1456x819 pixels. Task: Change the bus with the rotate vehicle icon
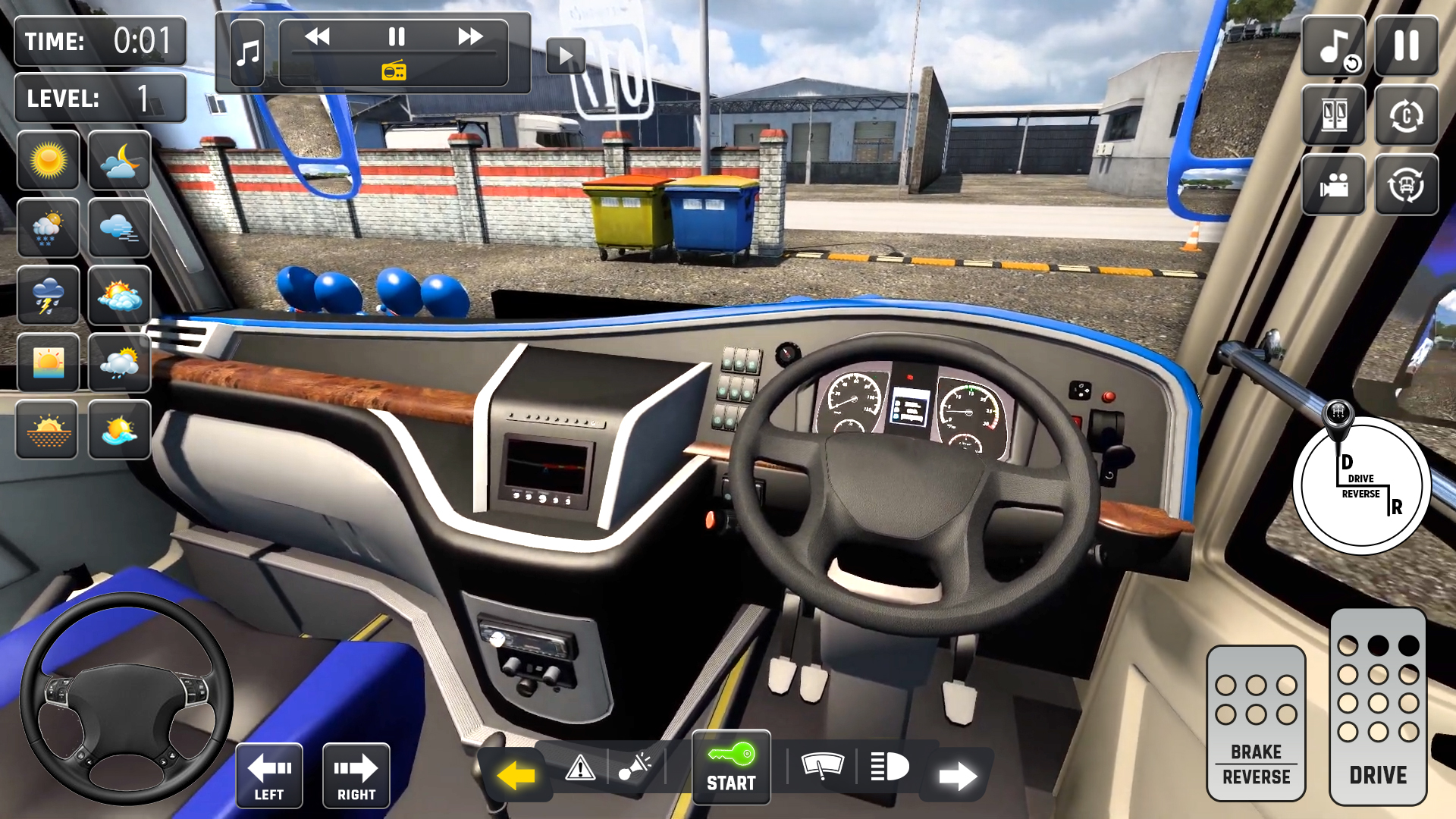pos(1407,184)
